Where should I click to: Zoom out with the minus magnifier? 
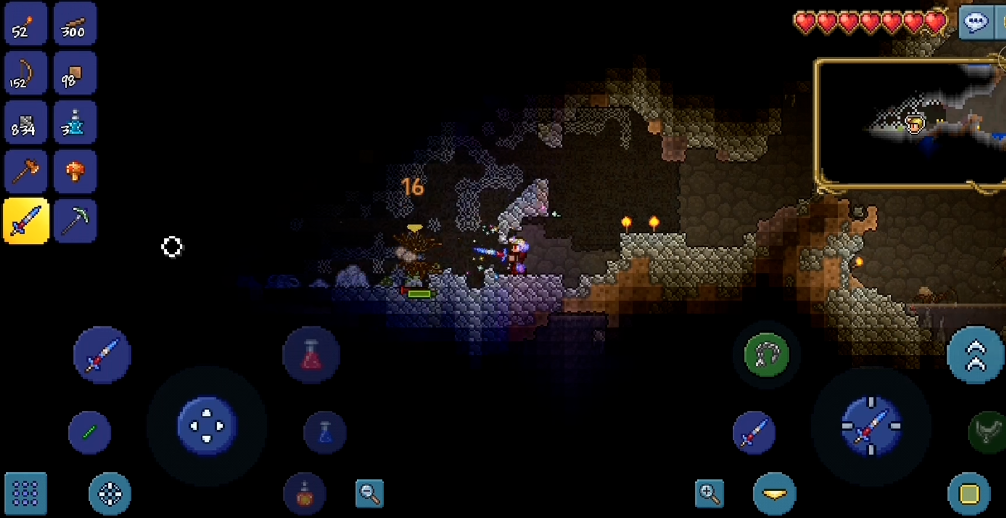pyautogui.click(x=370, y=493)
